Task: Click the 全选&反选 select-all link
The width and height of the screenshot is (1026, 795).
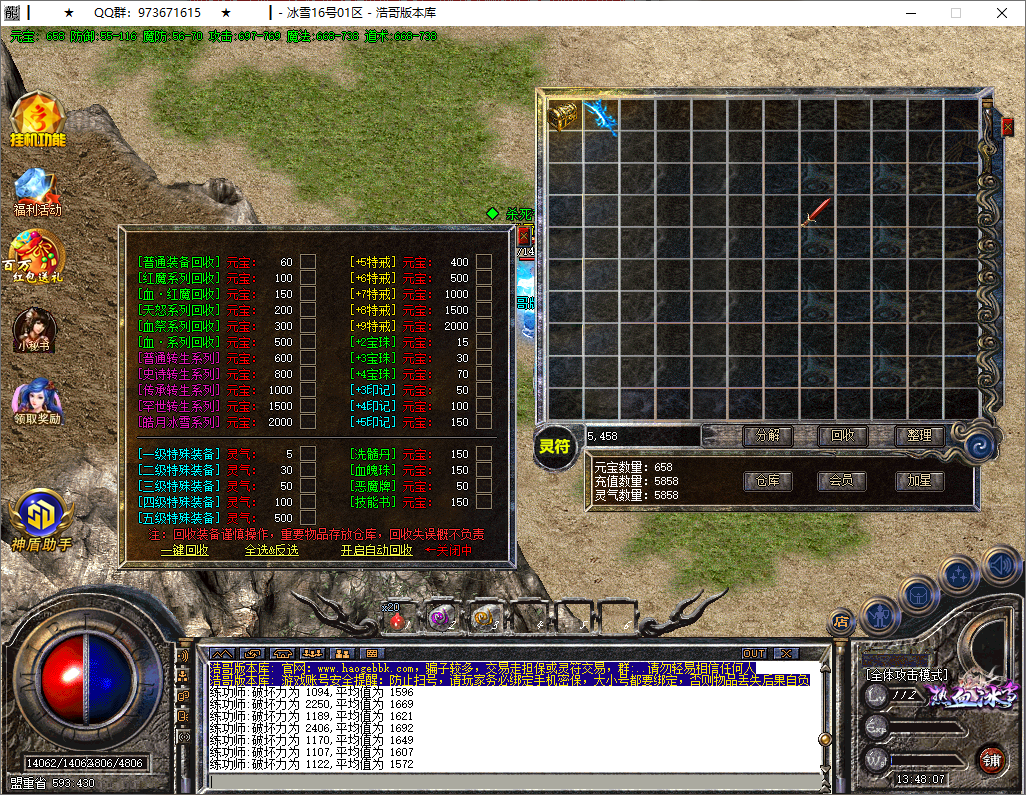Action: 271,550
